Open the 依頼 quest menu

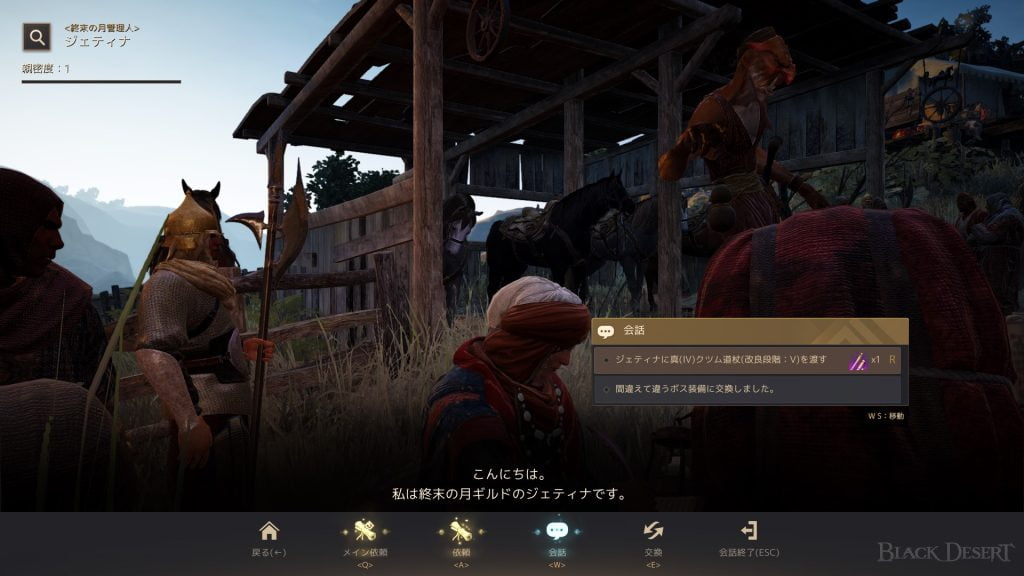point(461,537)
